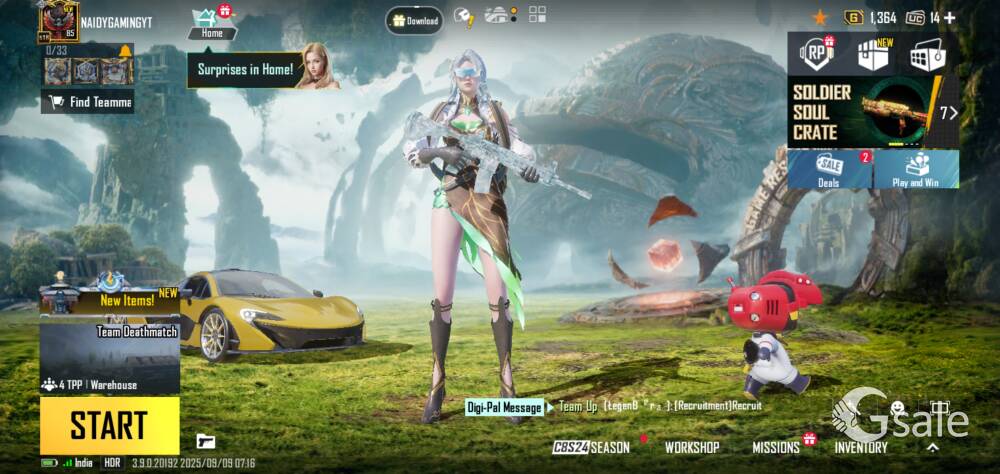Add UC with the plus button

click(949, 17)
